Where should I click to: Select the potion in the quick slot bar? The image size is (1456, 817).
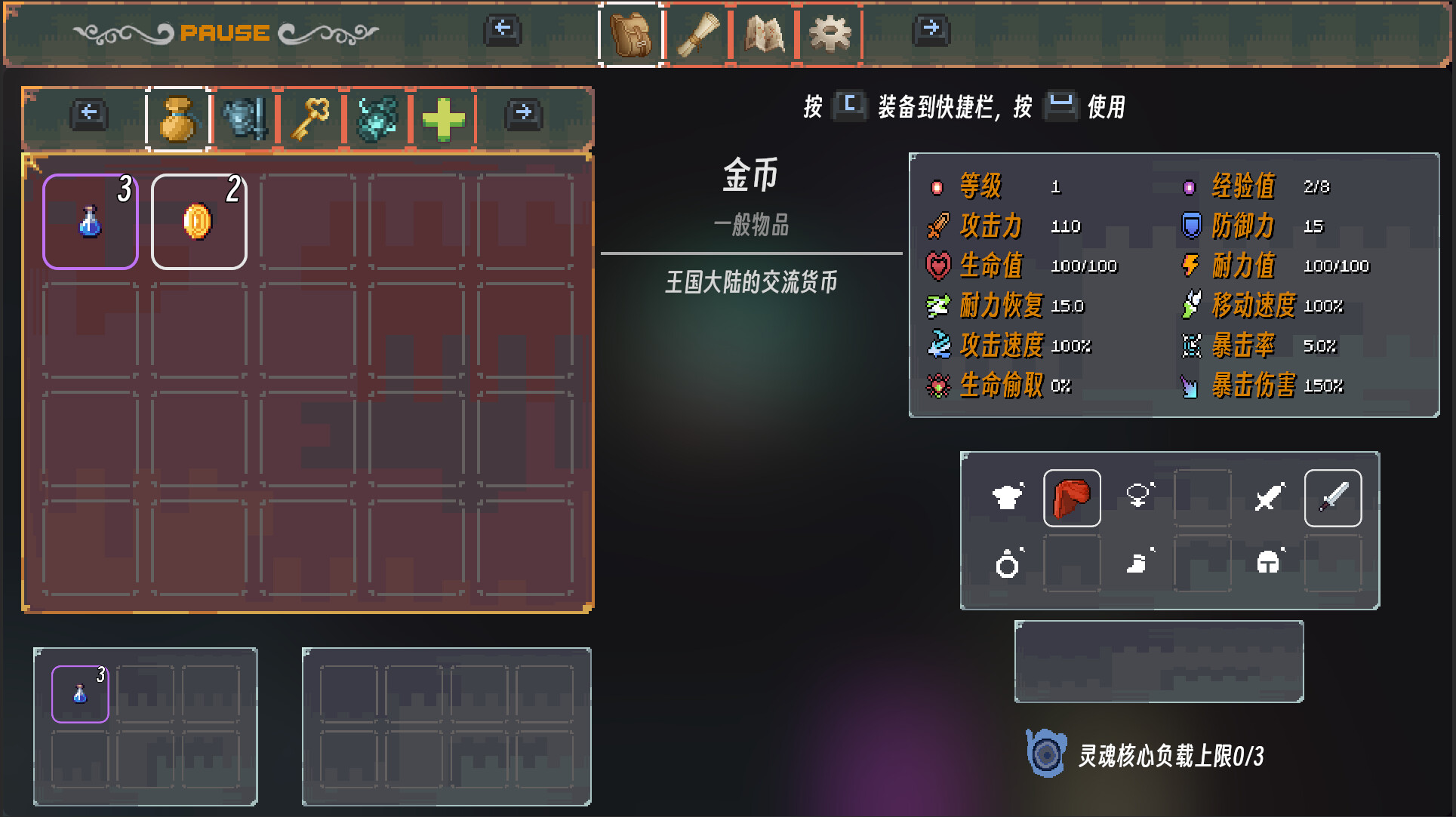point(79,693)
